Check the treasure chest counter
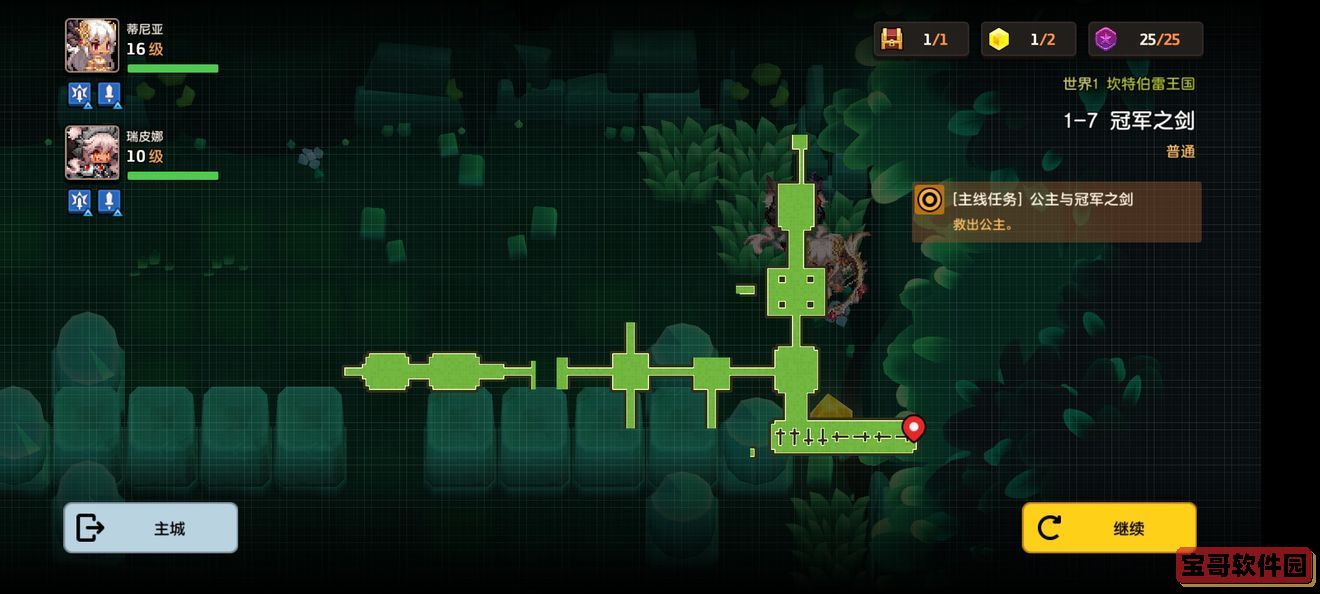 point(920,40)
